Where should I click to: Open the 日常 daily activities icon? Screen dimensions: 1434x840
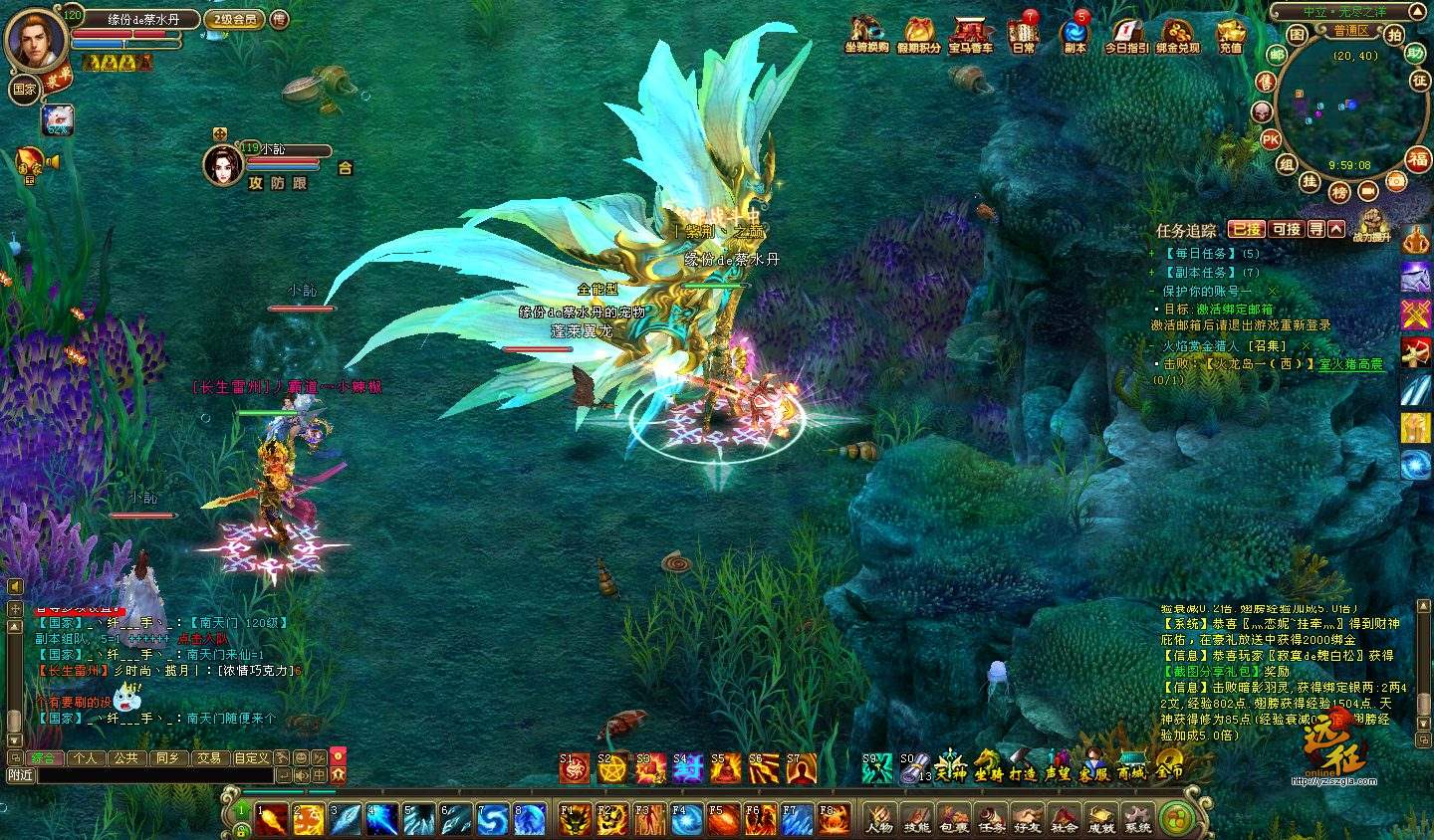(x=1023, y=32)
